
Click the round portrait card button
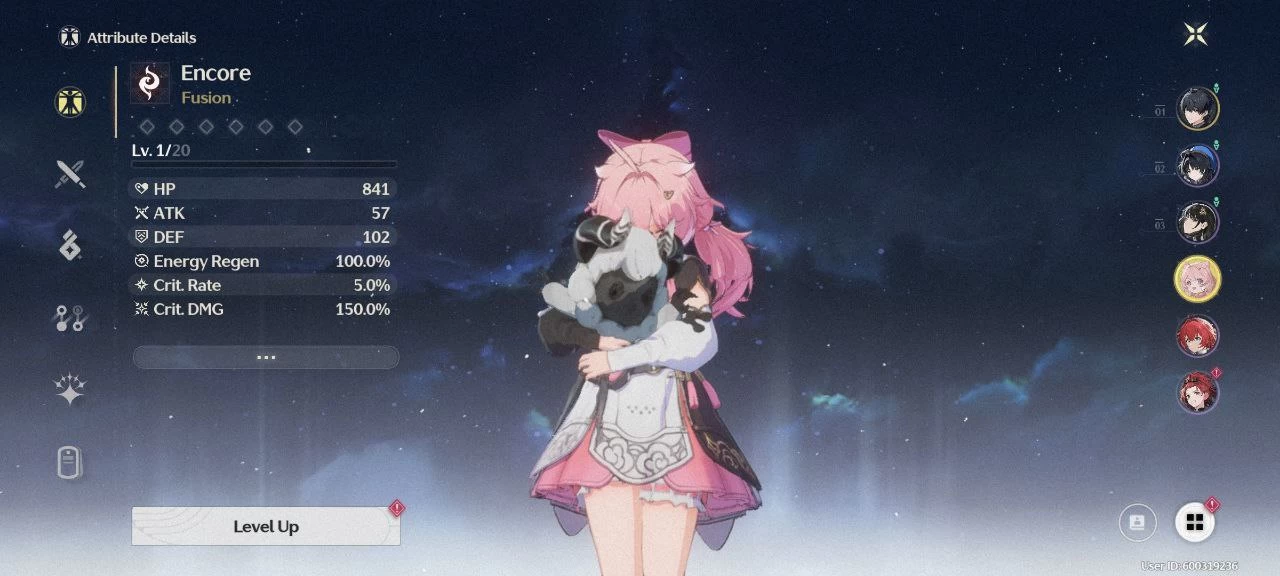click(1137, 522)
